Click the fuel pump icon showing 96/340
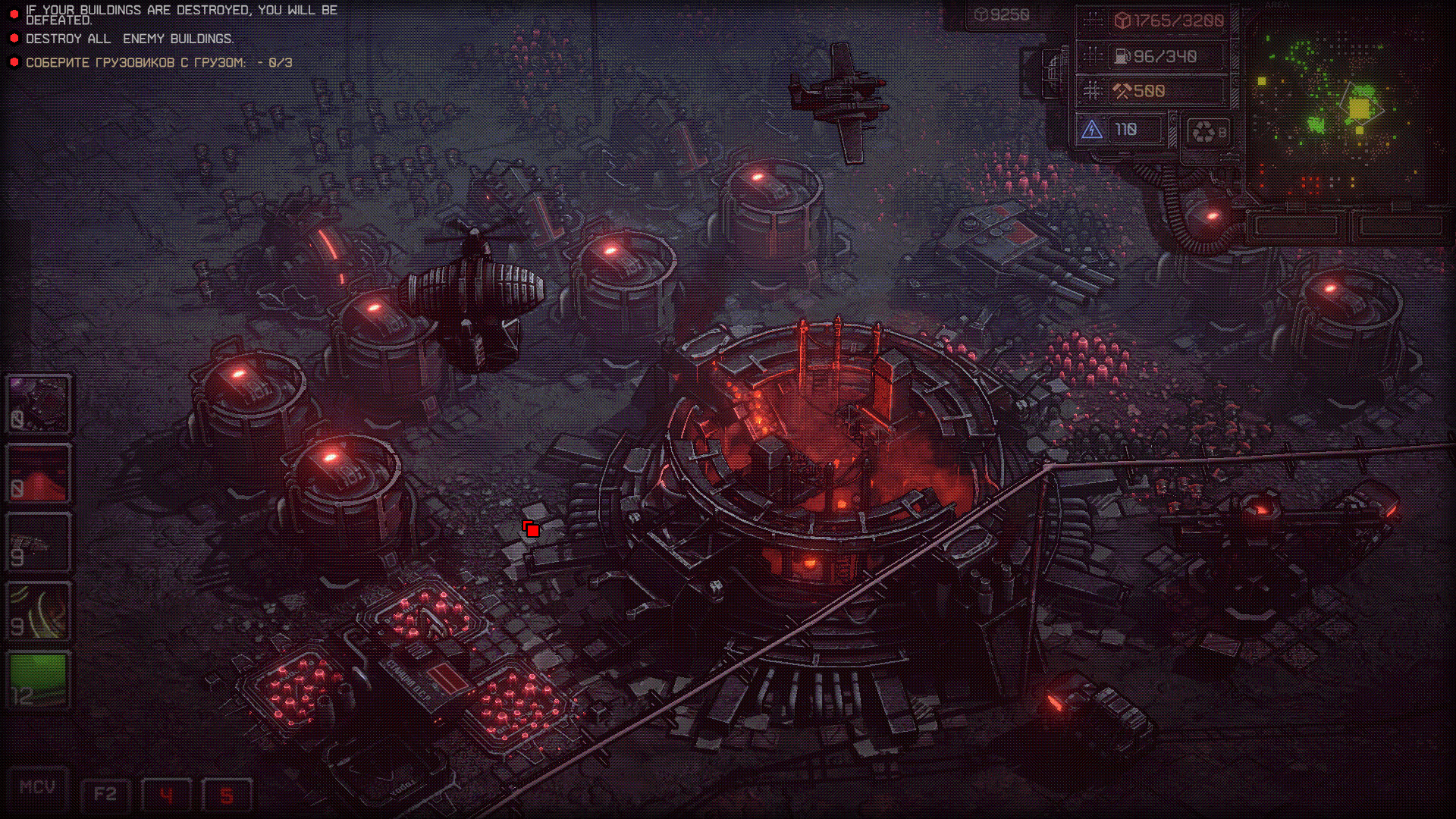This screenshot has width=1456, height=819. tap(1122, 56)
